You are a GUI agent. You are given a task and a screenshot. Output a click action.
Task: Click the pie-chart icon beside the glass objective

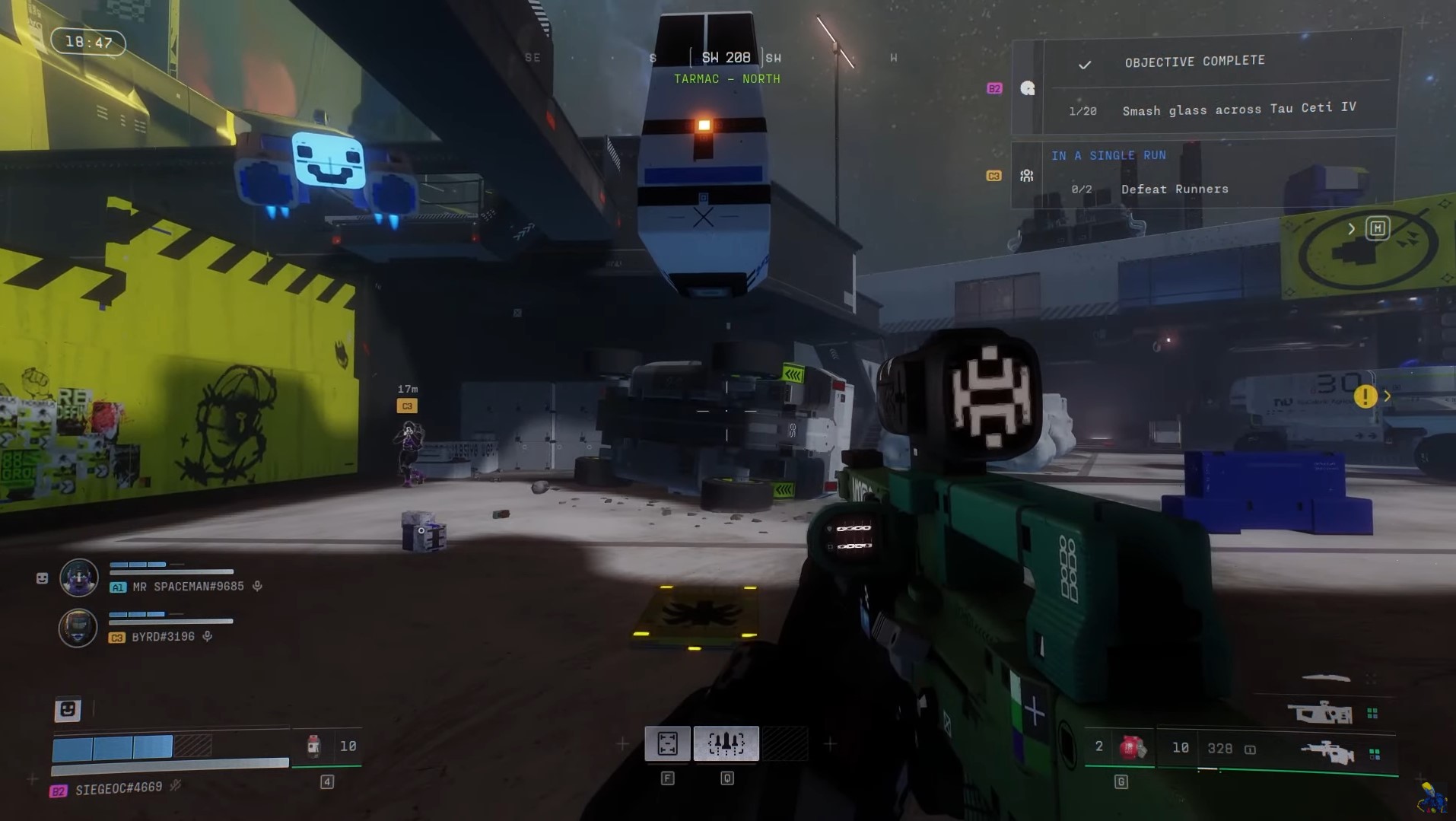click(x=1027, y=88)
